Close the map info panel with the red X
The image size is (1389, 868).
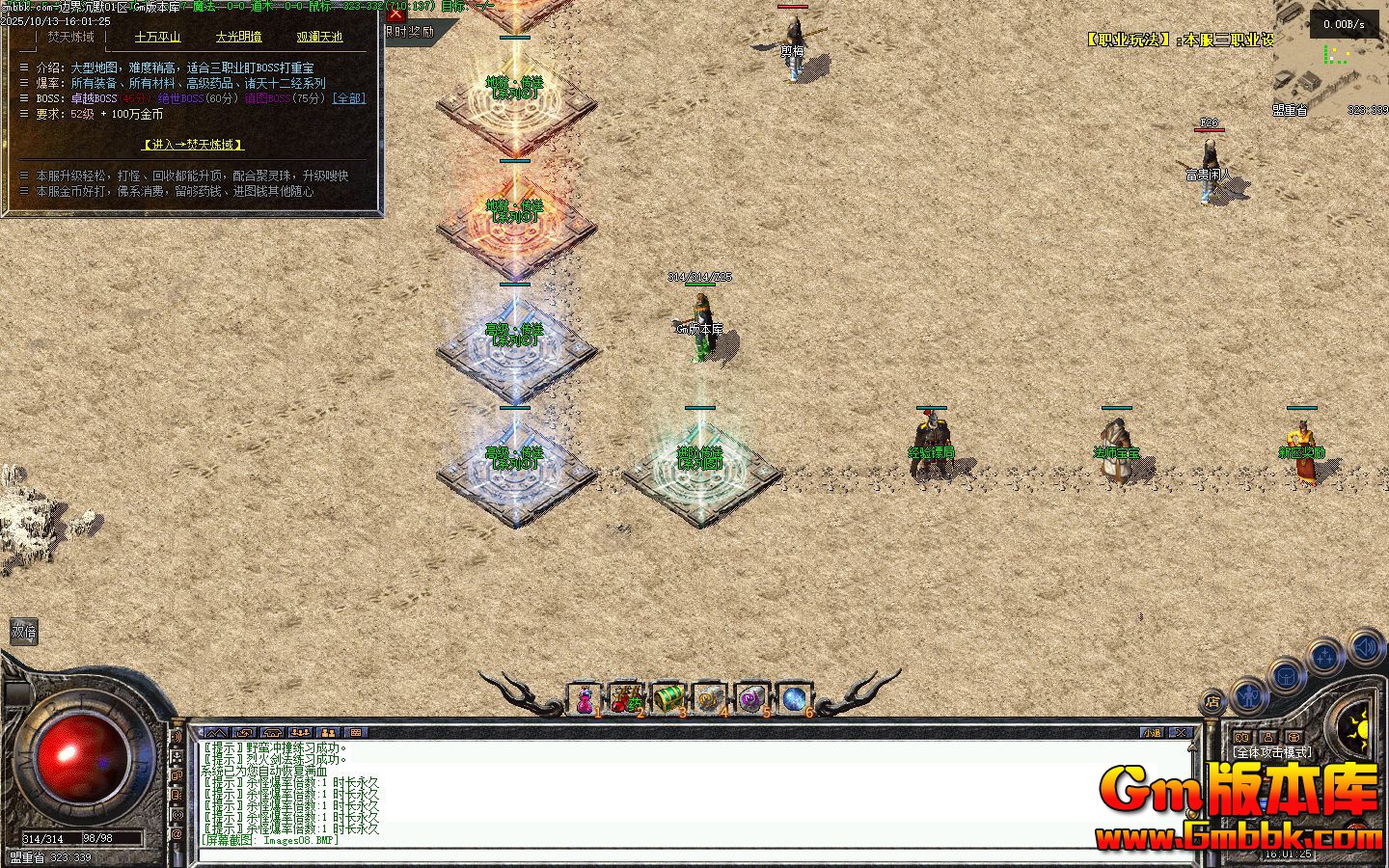tap(395, 14)
